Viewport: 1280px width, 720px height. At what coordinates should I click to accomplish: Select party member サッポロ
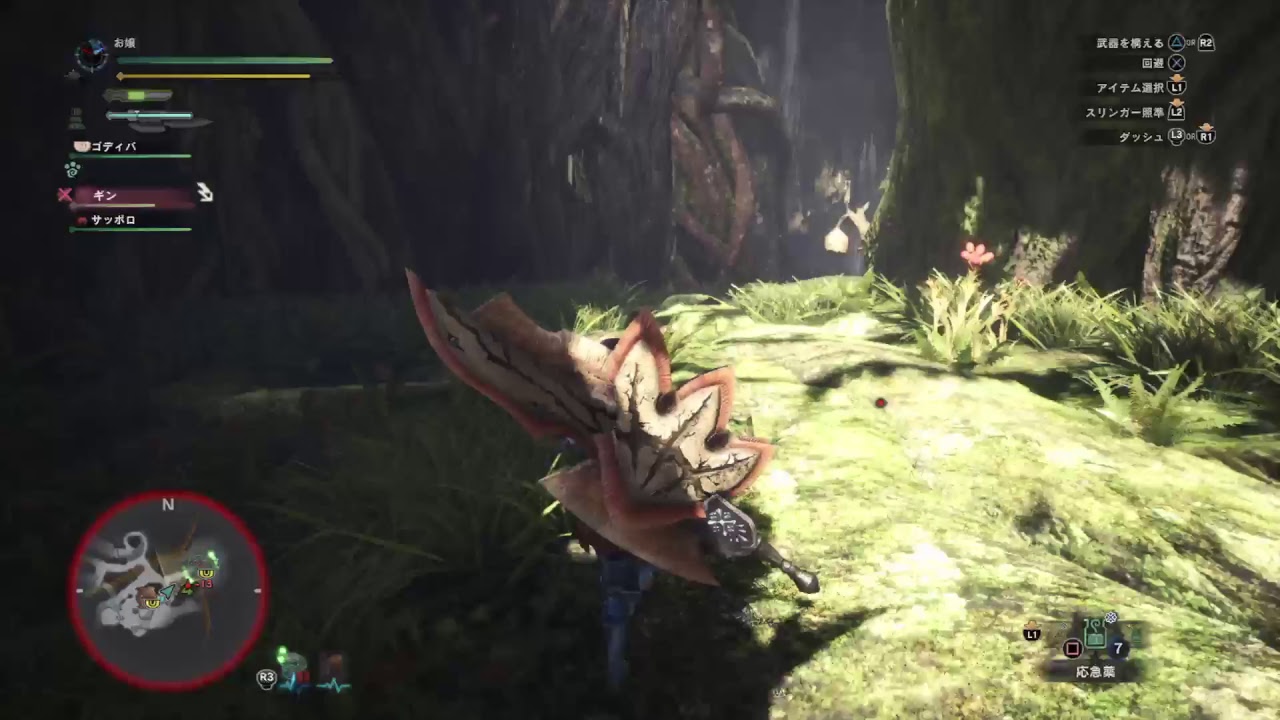click(113, 220)
